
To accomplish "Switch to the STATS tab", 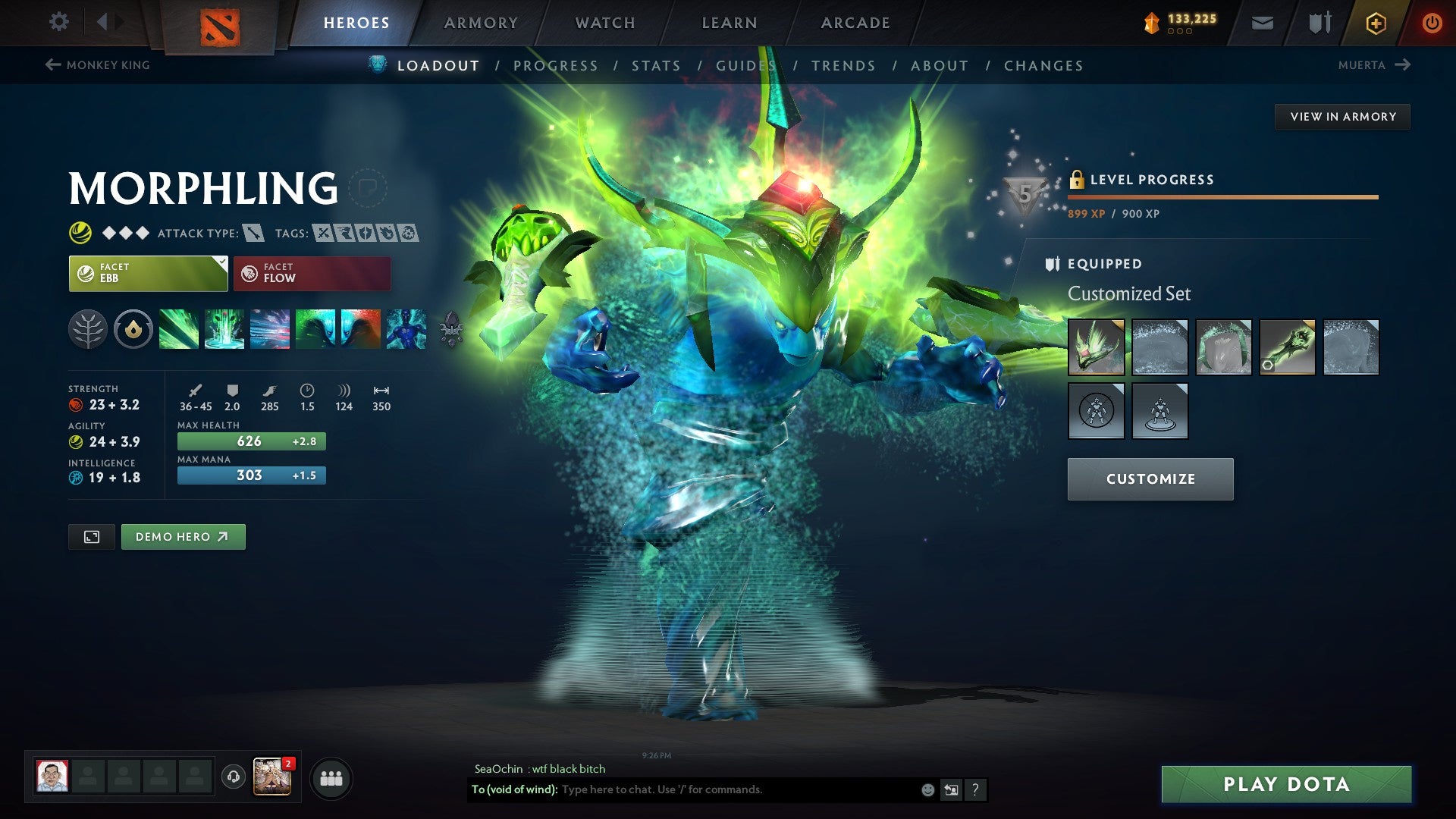I will [656, 66].
